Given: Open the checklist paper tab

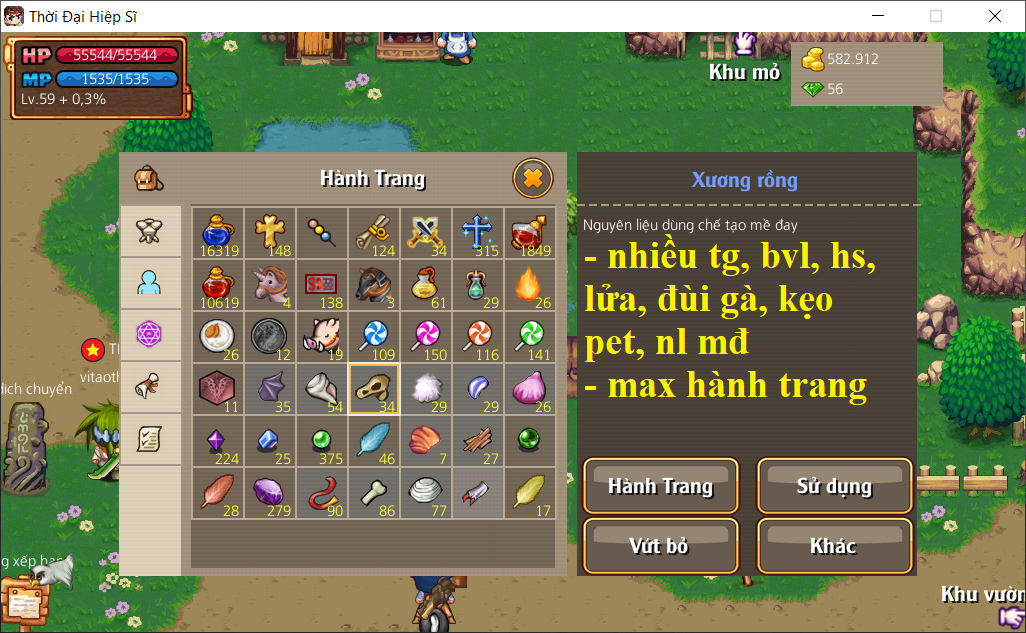Looking at the screenshot, I should [150, 438].
